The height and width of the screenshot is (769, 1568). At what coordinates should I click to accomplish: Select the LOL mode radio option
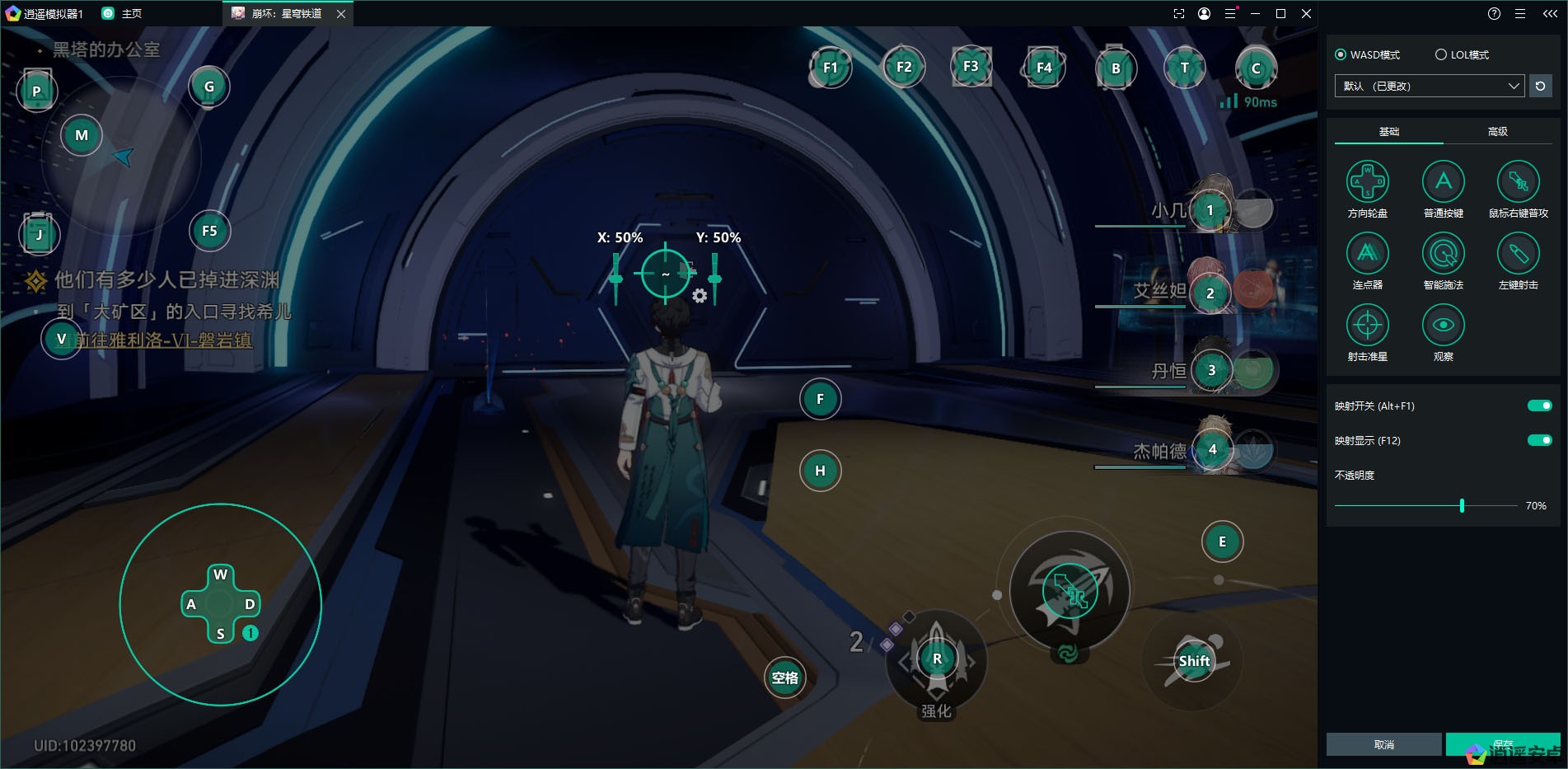(x=1441, y=54)
